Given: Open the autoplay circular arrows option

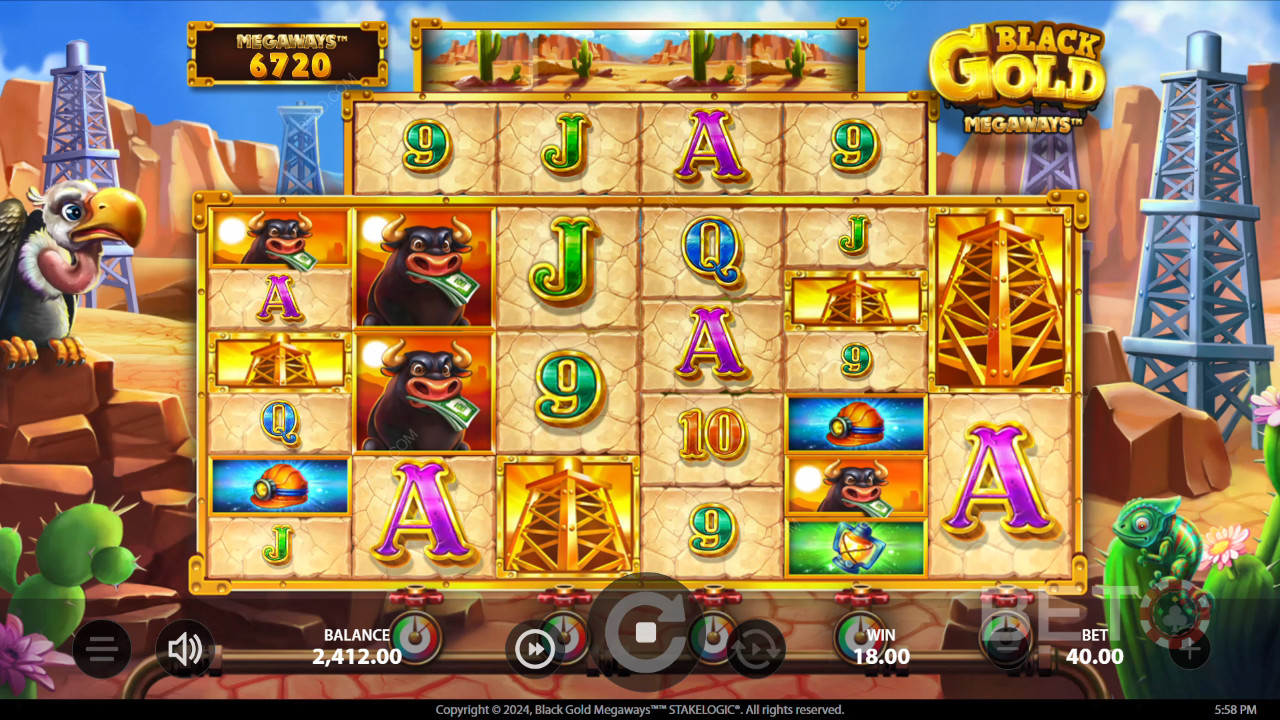Looking at the screenshot, I should point(755,649).
